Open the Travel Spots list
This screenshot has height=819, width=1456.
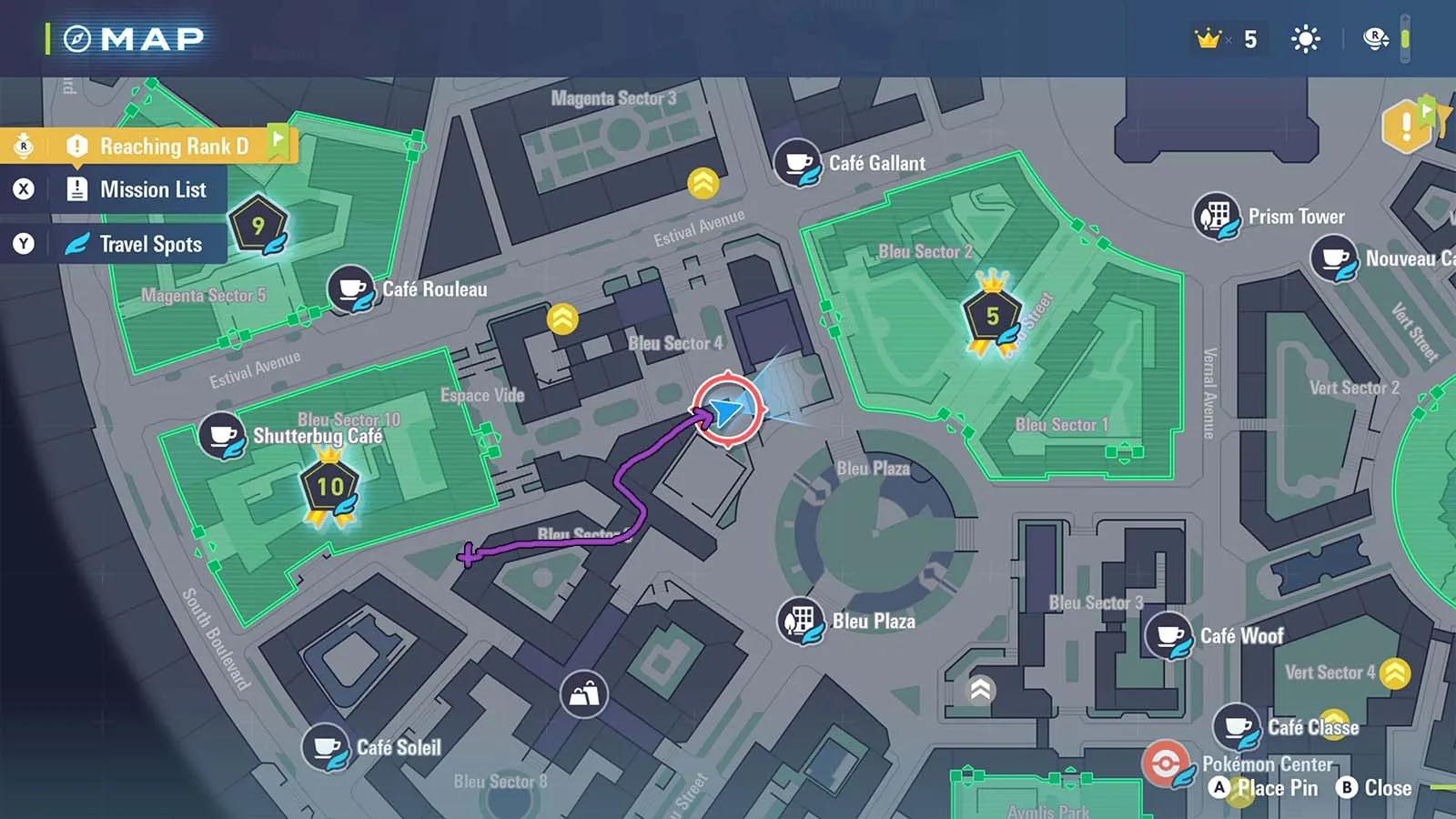pos(150,244)
